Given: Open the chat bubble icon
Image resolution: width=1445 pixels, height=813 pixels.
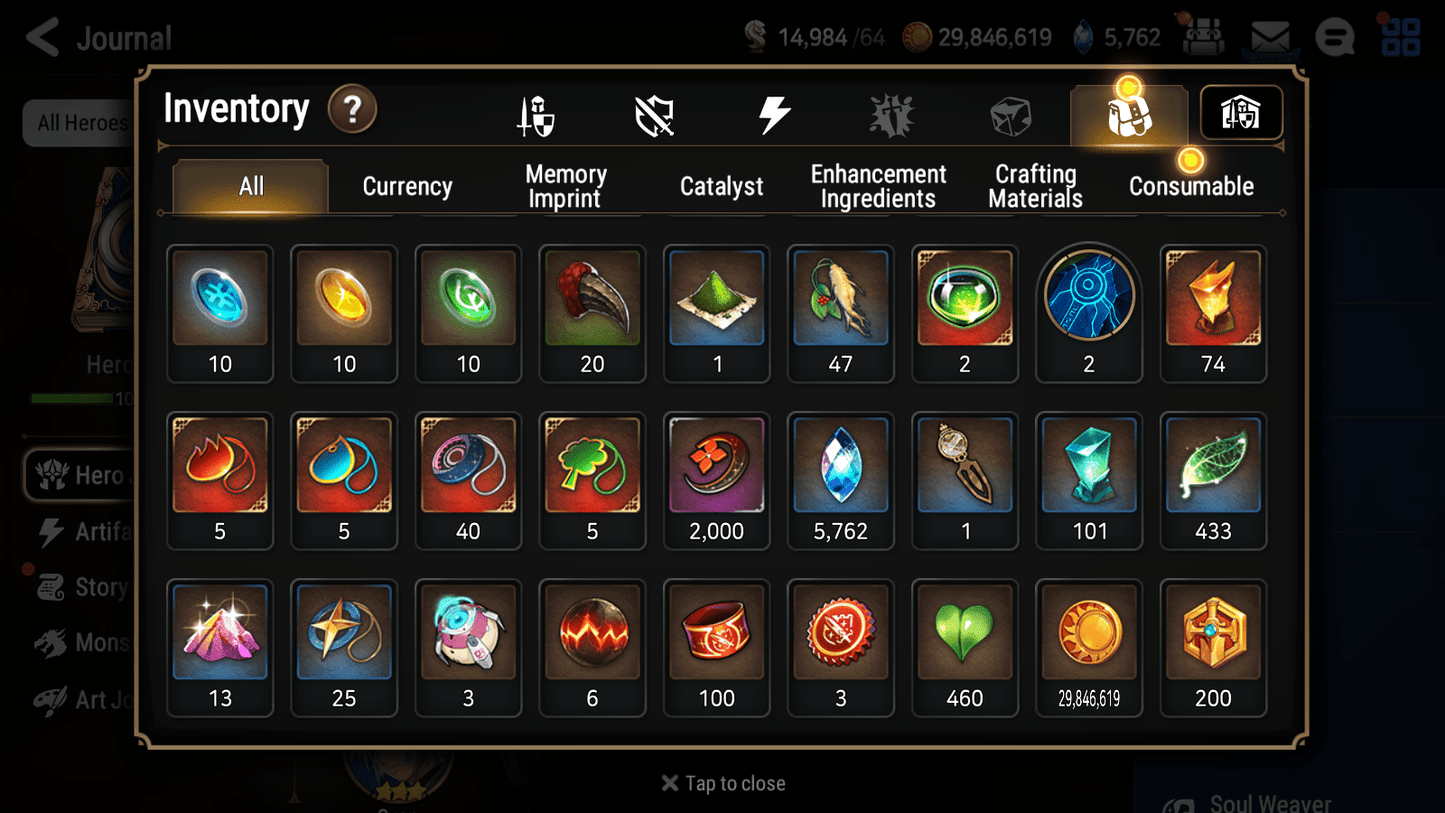Looking at the screenshot, I should [1334, 37].
